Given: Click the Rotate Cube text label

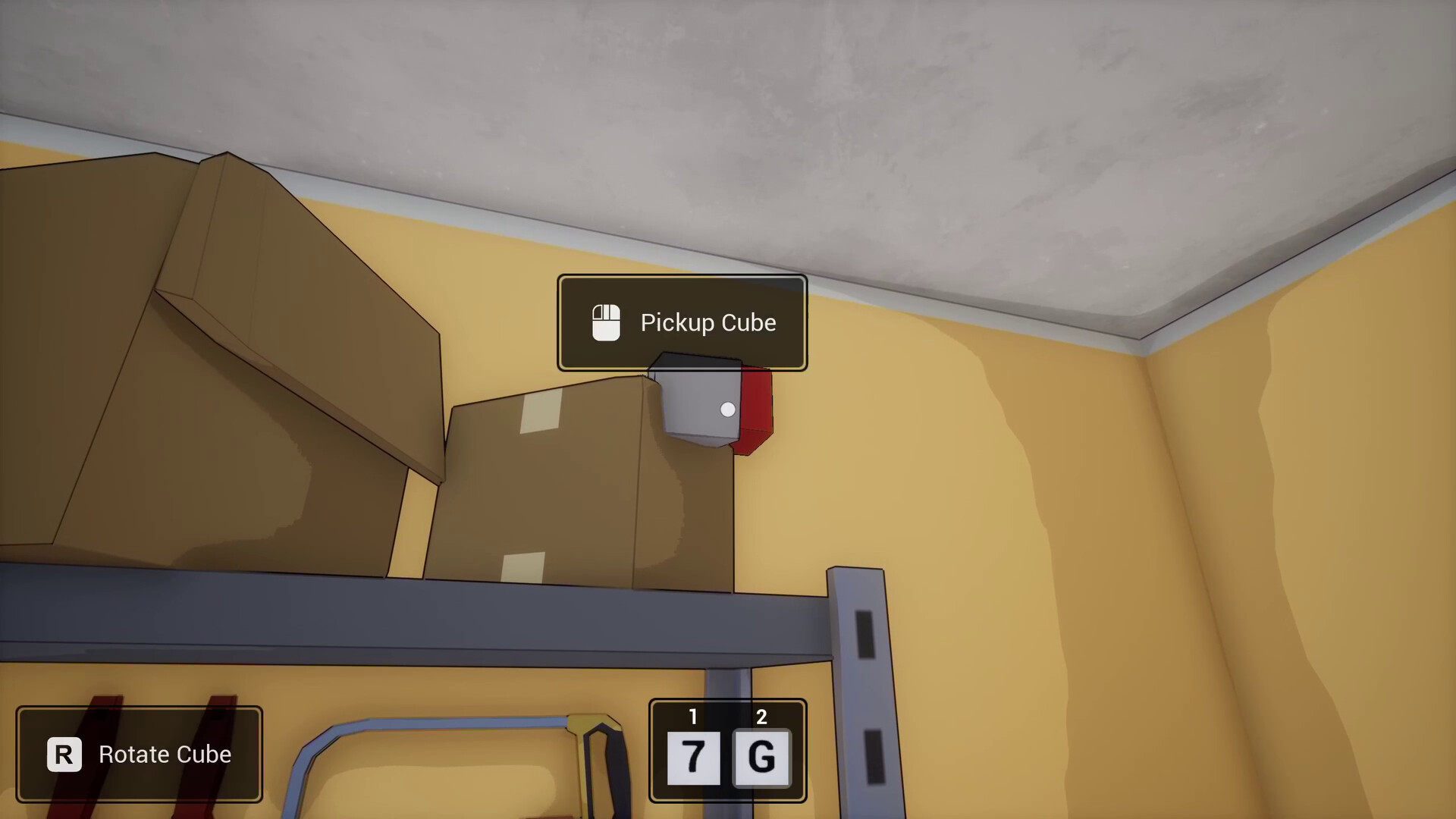Looking at the screenshot, I should point(164,755).
